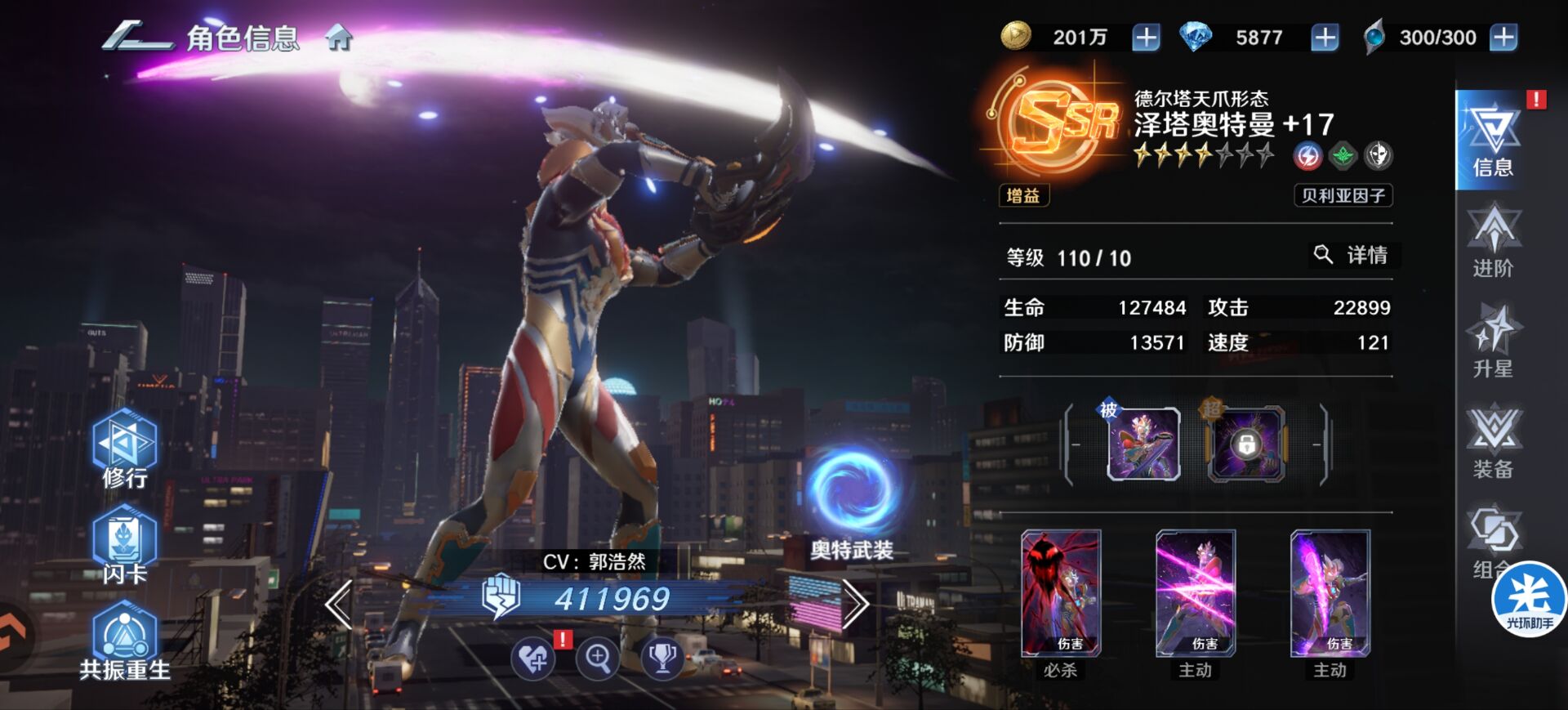
Task: Refill energy with the 300/300 plus button
Action: point(1503,38)
